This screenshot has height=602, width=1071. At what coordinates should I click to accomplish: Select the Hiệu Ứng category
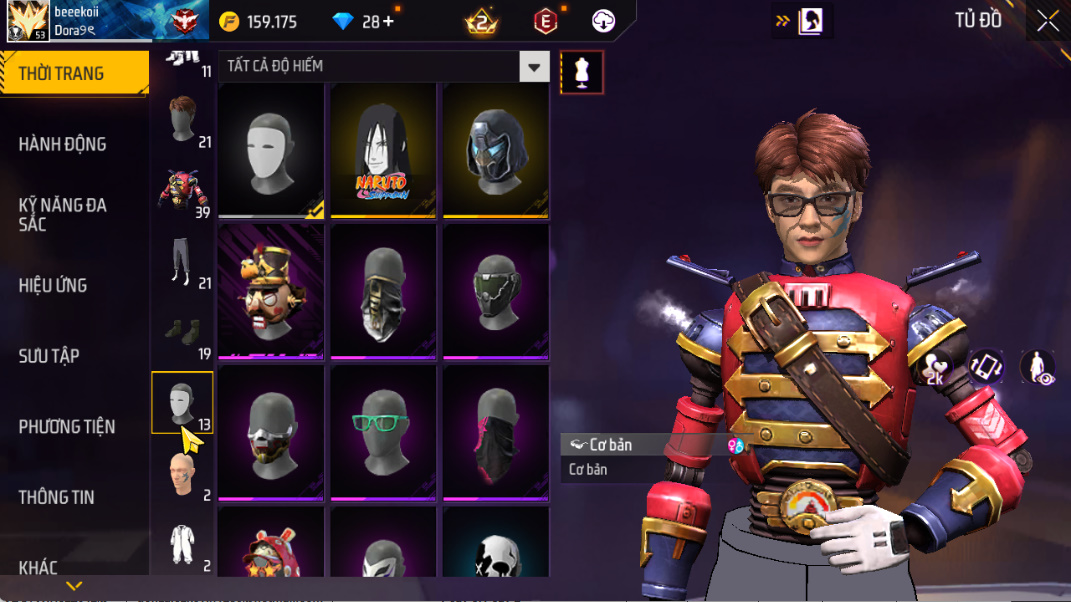[53, 285]
